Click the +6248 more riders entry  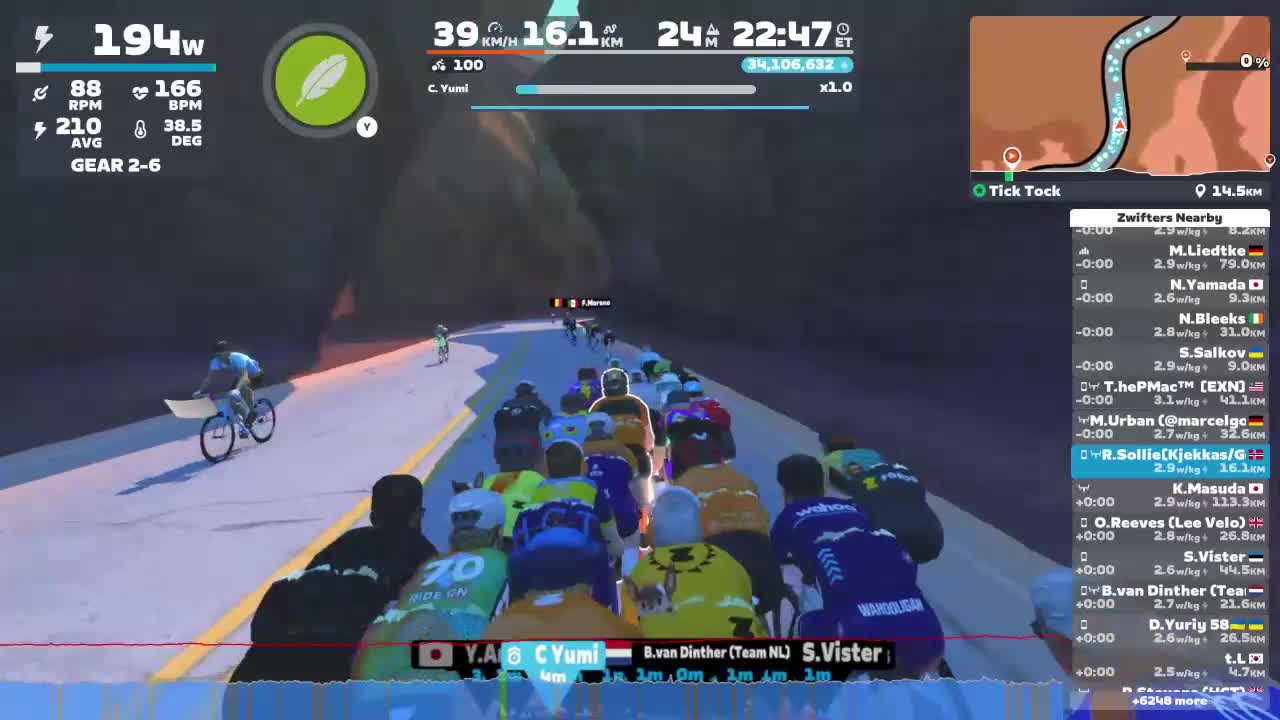tap(1170, 701)
